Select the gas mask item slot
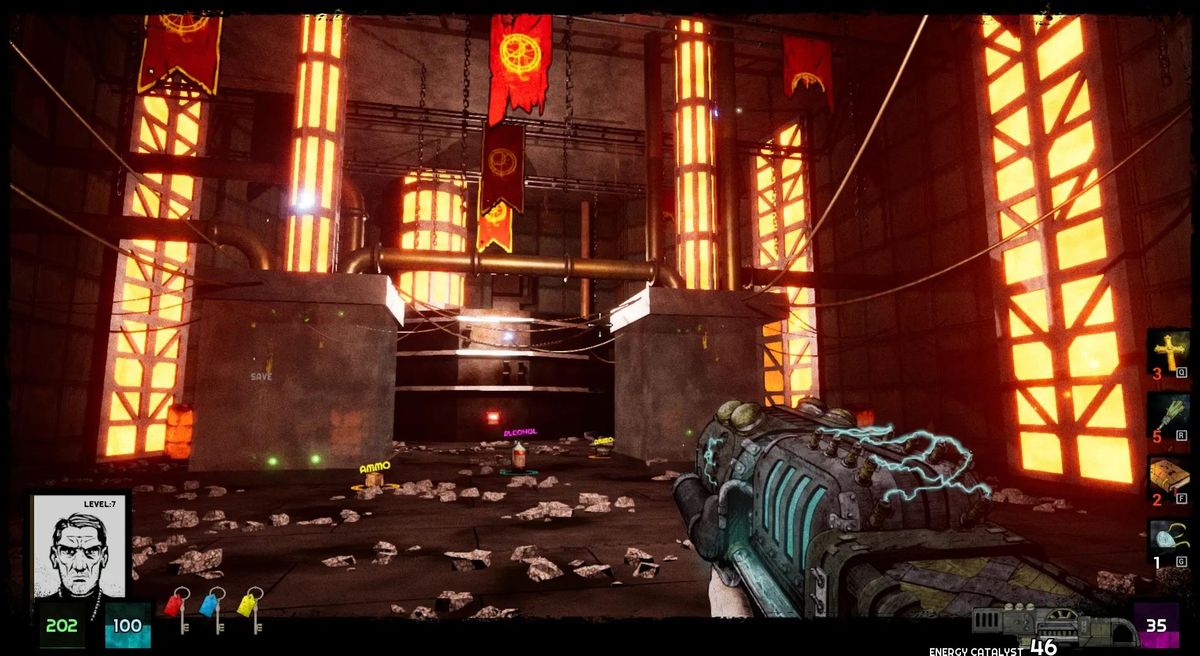Viewport: 1200px width, 656px height. pos(1167,541)
